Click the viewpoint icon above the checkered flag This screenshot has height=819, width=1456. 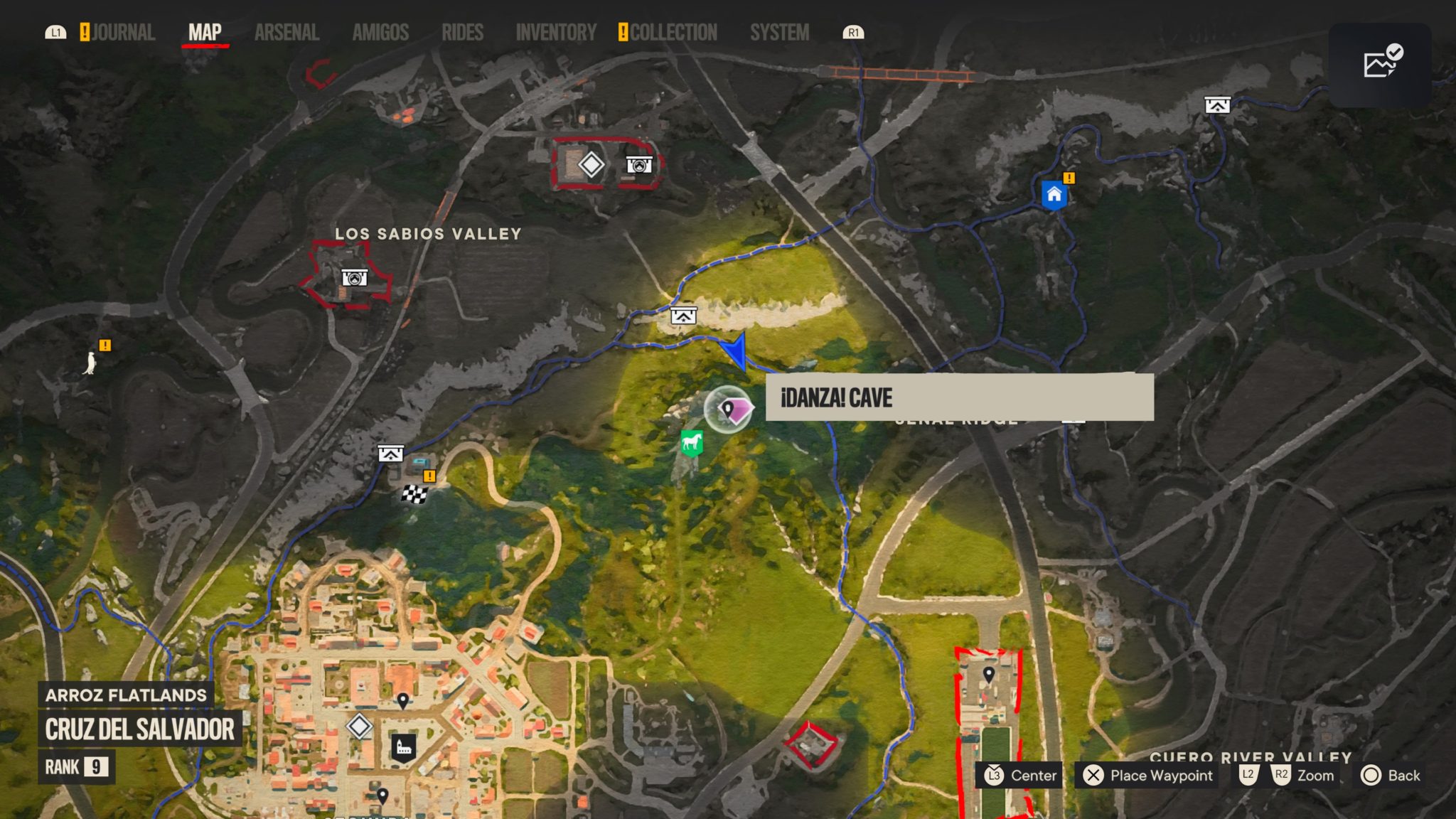point(391,452)
